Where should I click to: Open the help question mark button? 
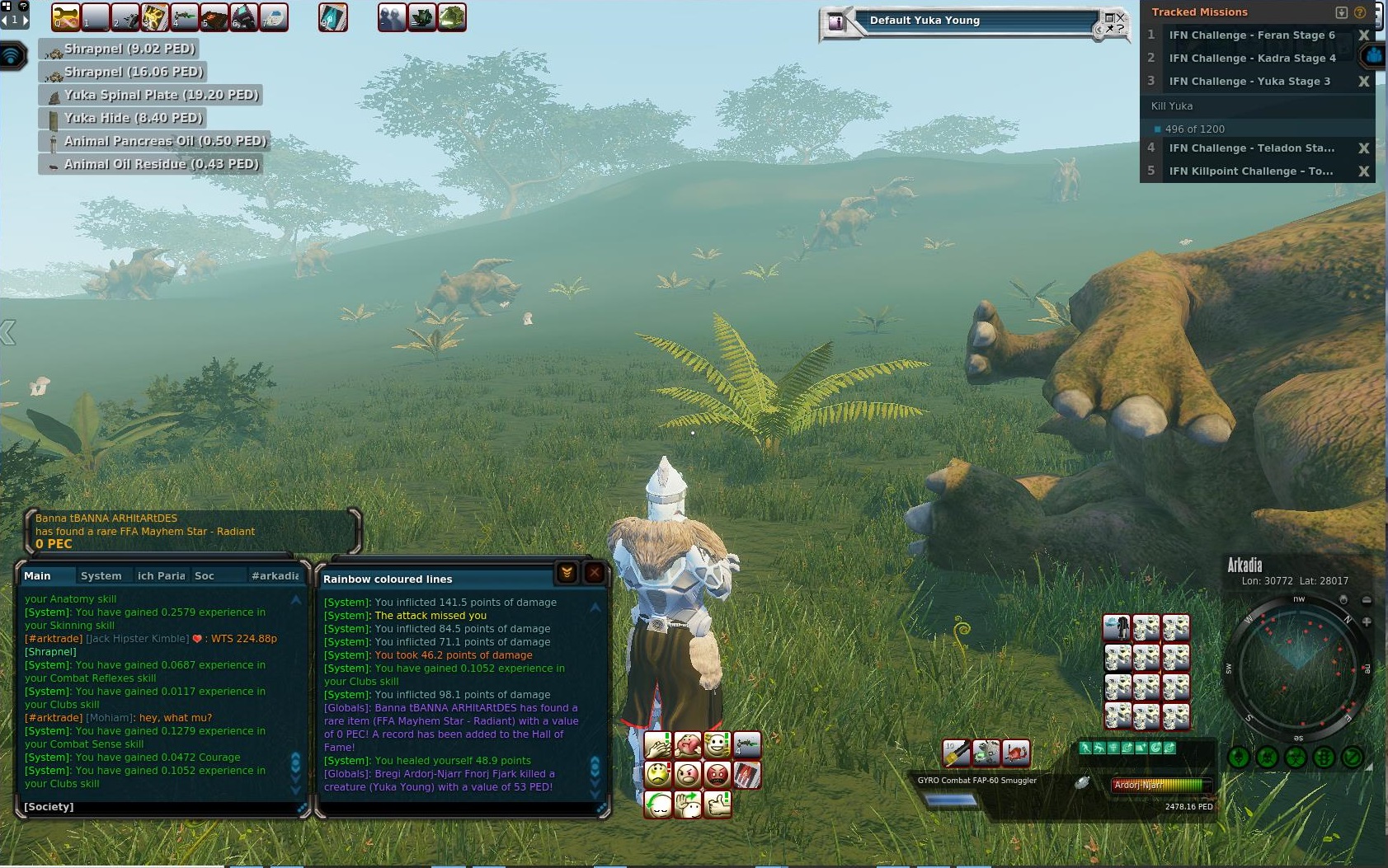coord(1360,12)
